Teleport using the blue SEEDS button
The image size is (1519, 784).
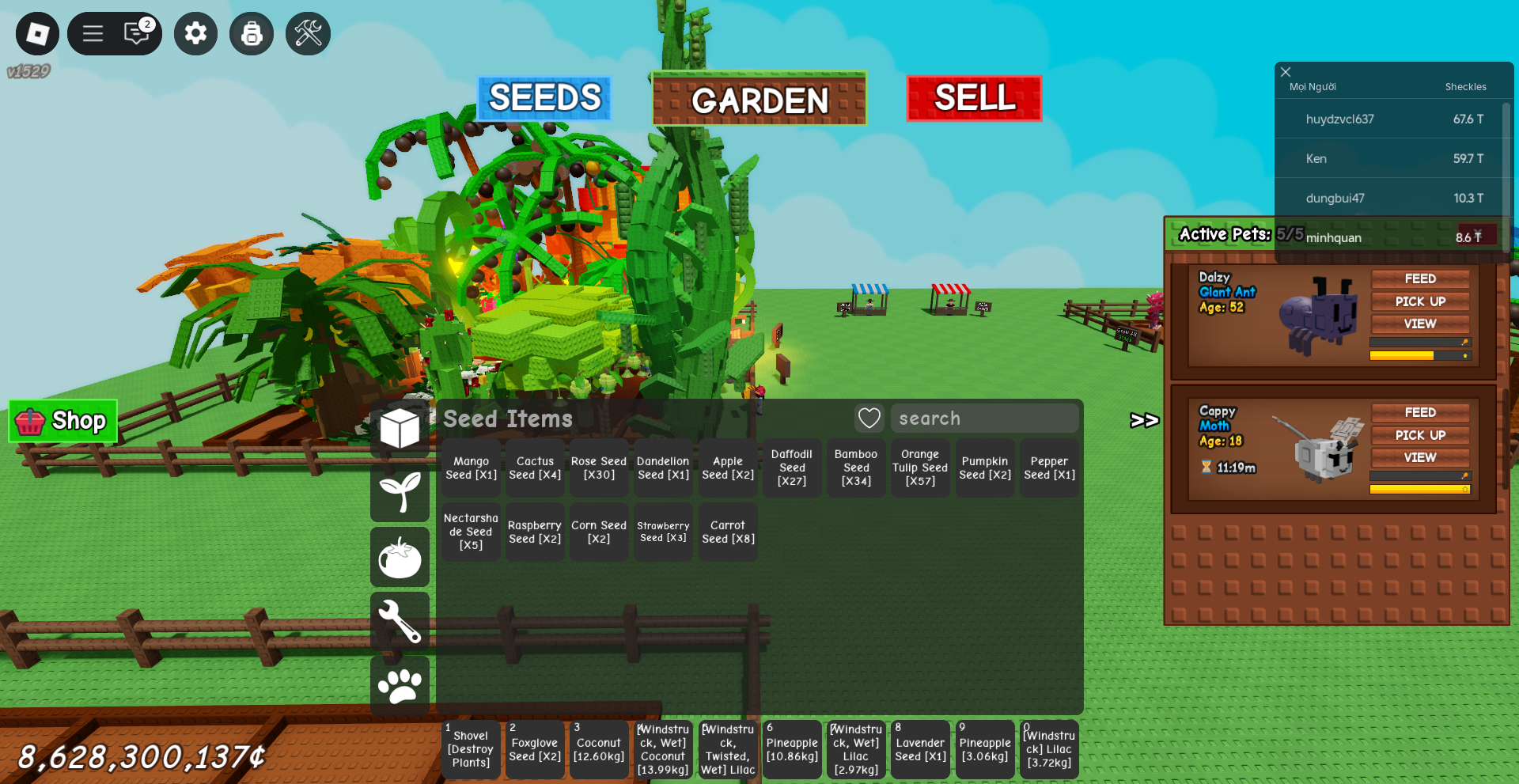[544, 98]
